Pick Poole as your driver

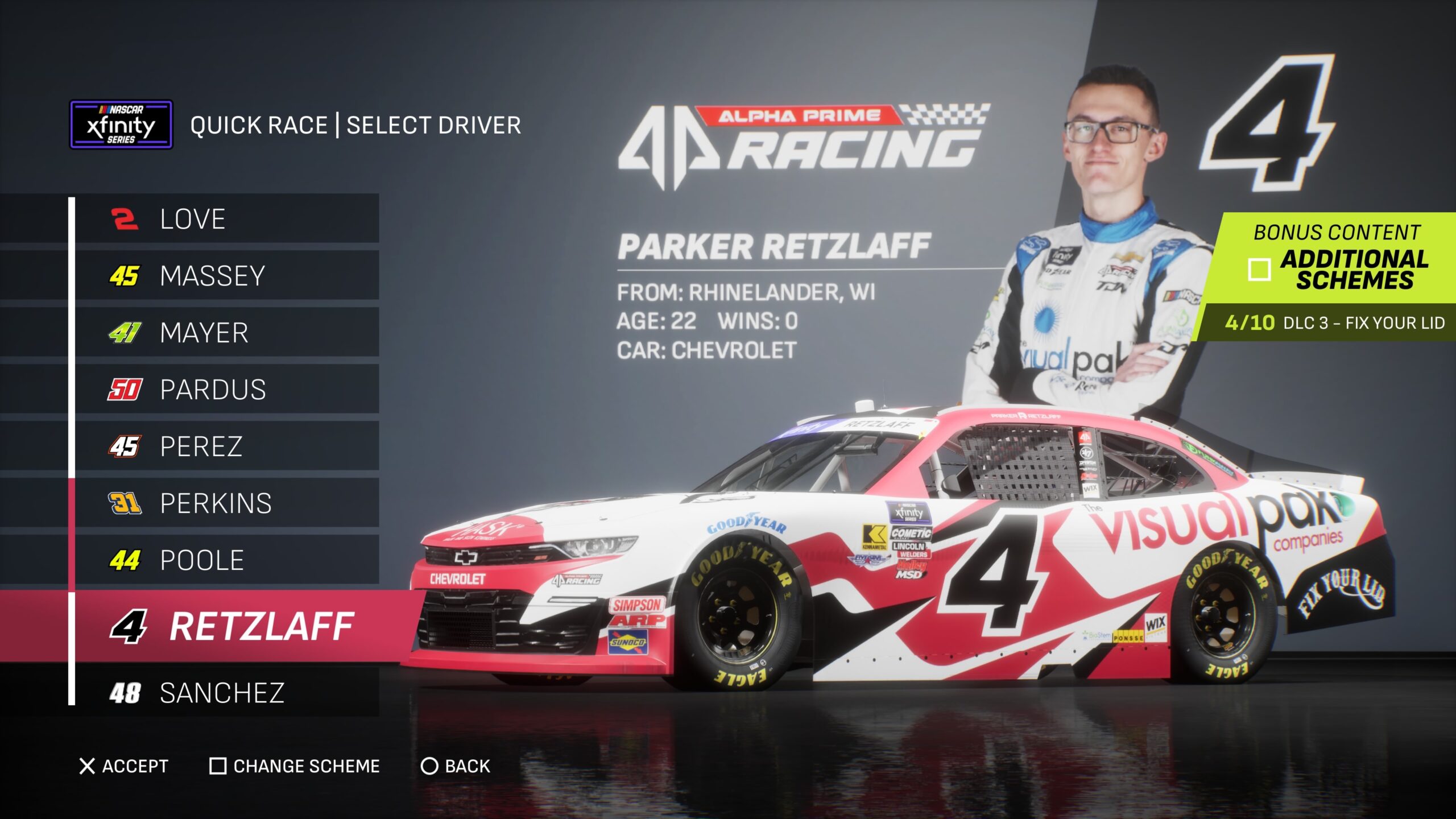click(226, 560)
